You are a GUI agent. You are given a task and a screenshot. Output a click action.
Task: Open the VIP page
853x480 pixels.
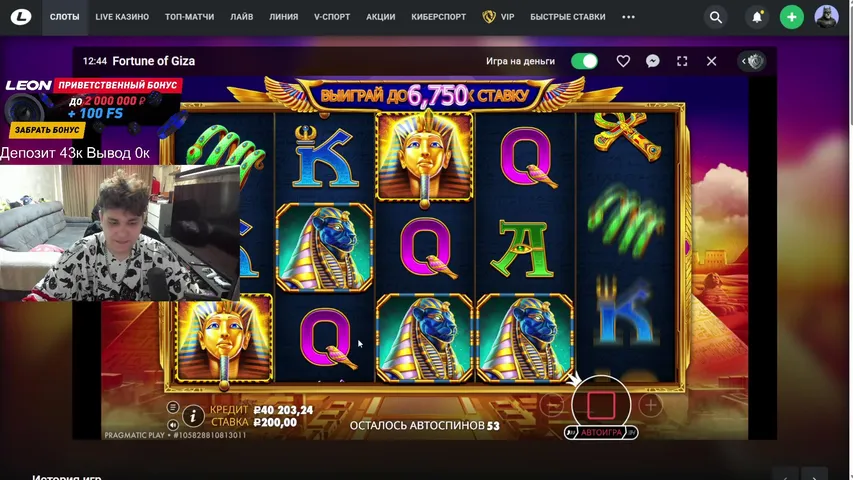coord(499,17)
